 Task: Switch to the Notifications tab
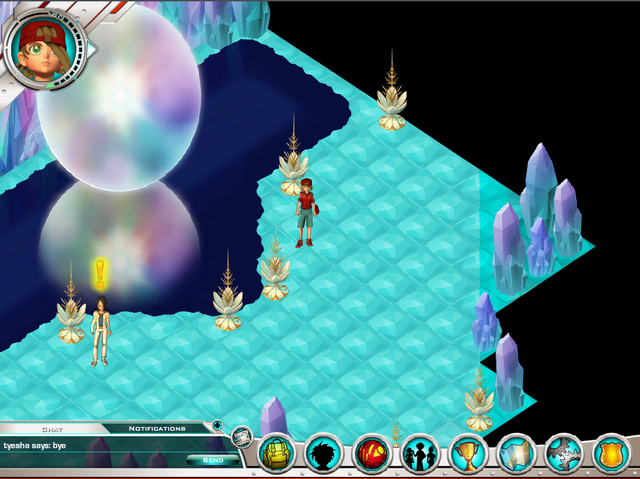point(157,428)
